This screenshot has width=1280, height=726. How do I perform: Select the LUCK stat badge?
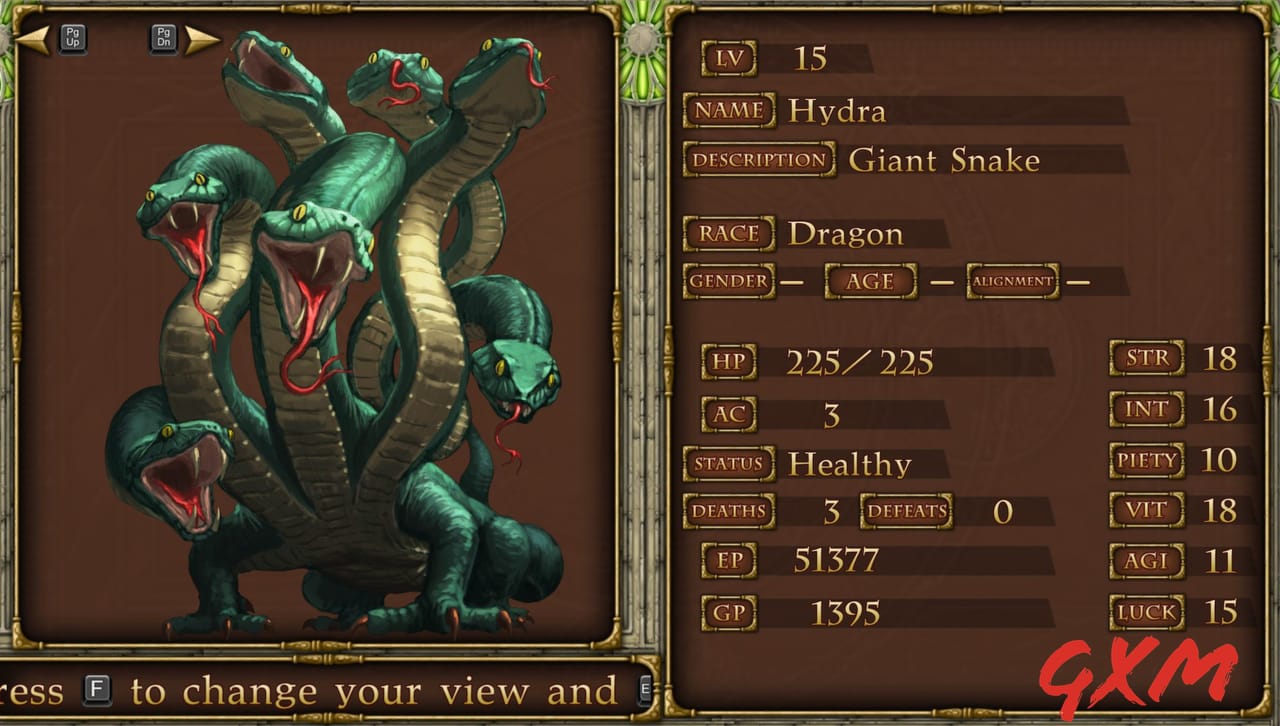pyautogui.click(x=1146, y=612)
